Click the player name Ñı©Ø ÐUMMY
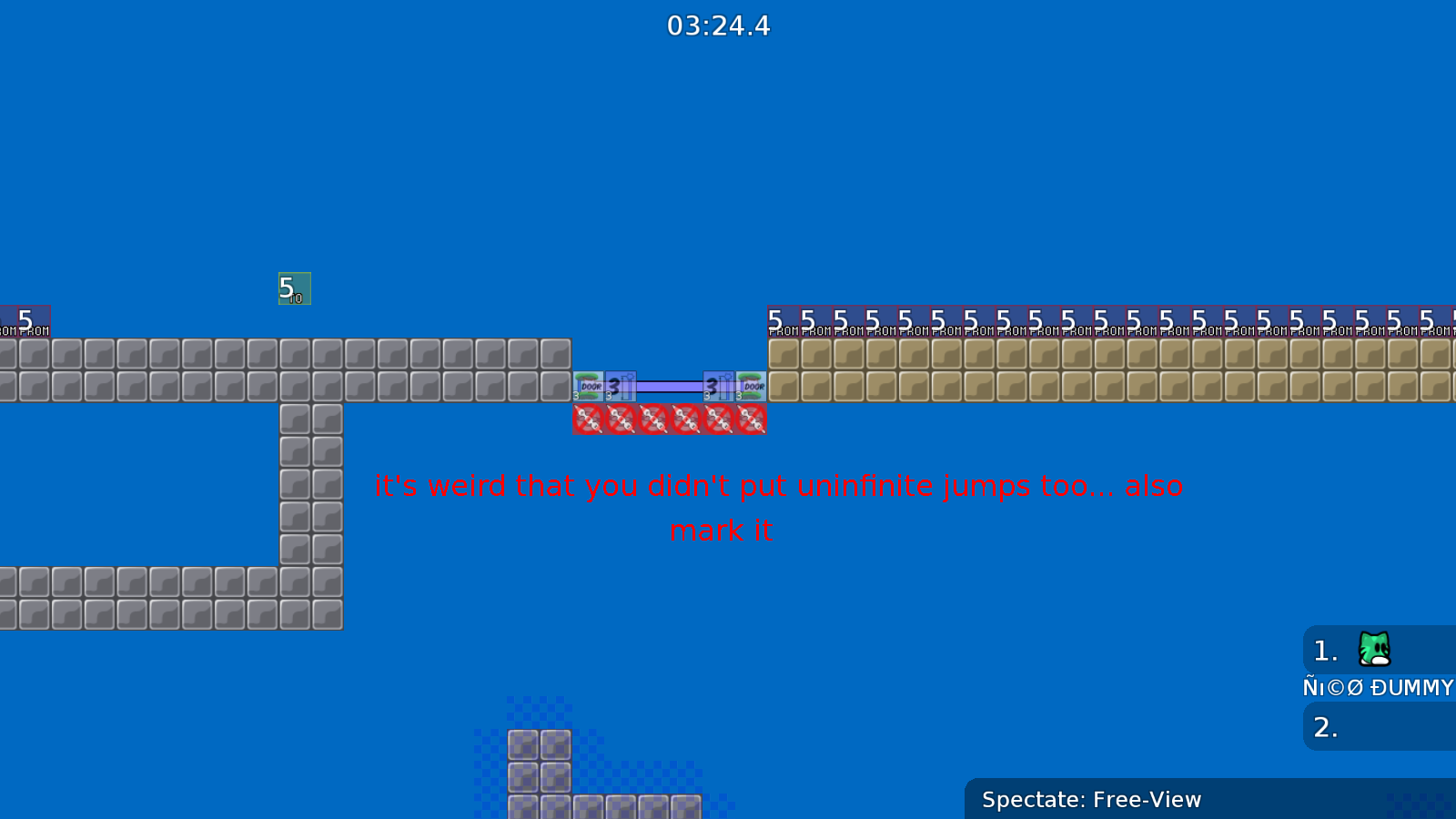The height and width of the screenshot is (819, 1456). click(x=1376, y=688)
